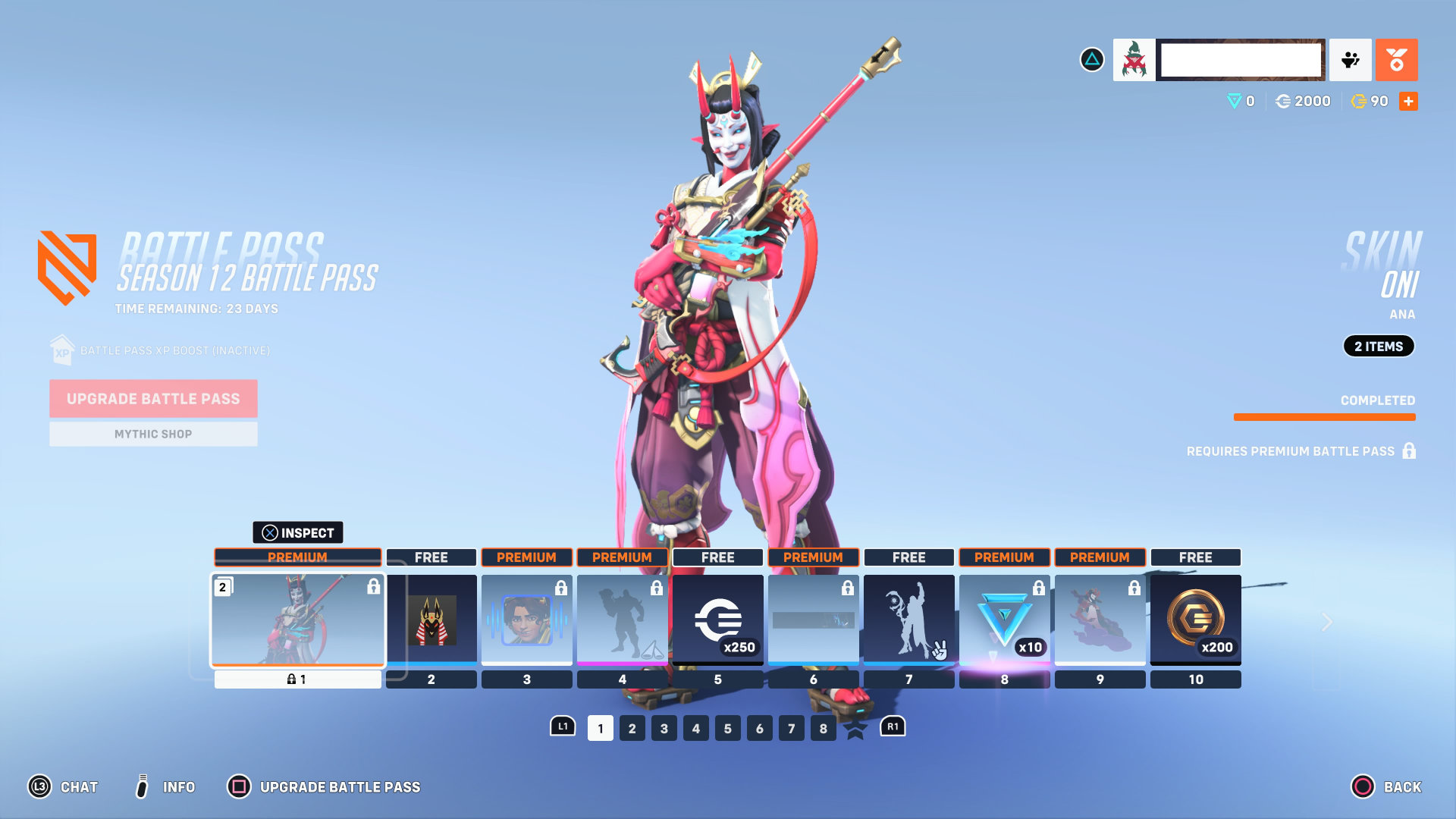Show next rewards with the right arrow
Viewport: 1456px width, 819px height.
pyautogui.click(x=1327, y=623)
